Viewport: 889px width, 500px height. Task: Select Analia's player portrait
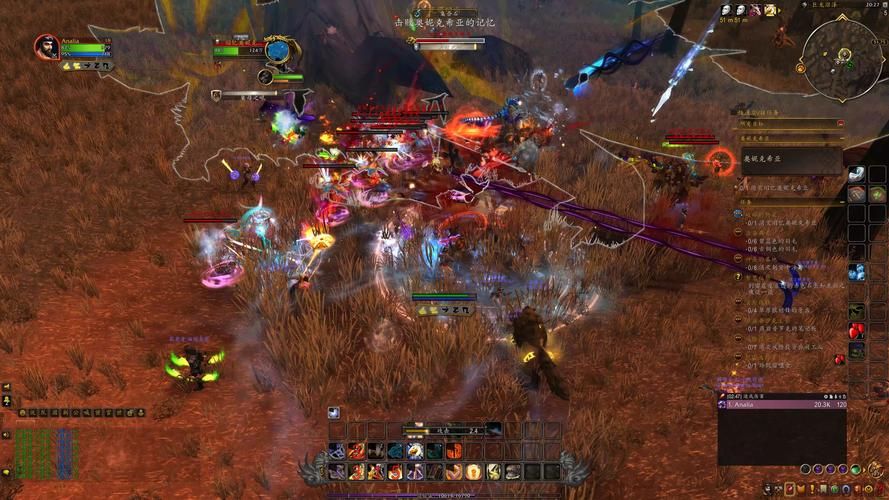tap(46, 46)
